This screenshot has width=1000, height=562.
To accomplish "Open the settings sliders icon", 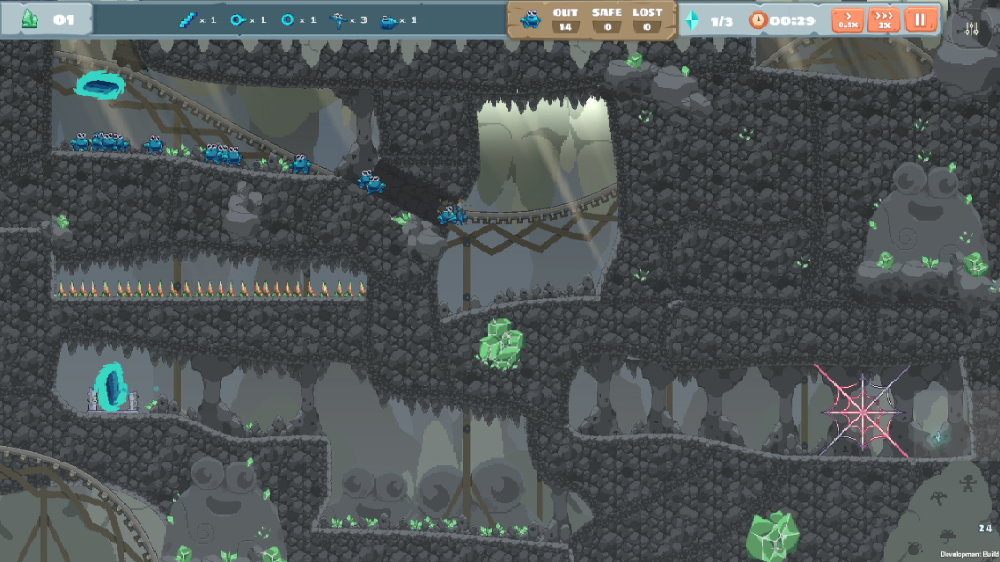I will (x=973, y=29).
